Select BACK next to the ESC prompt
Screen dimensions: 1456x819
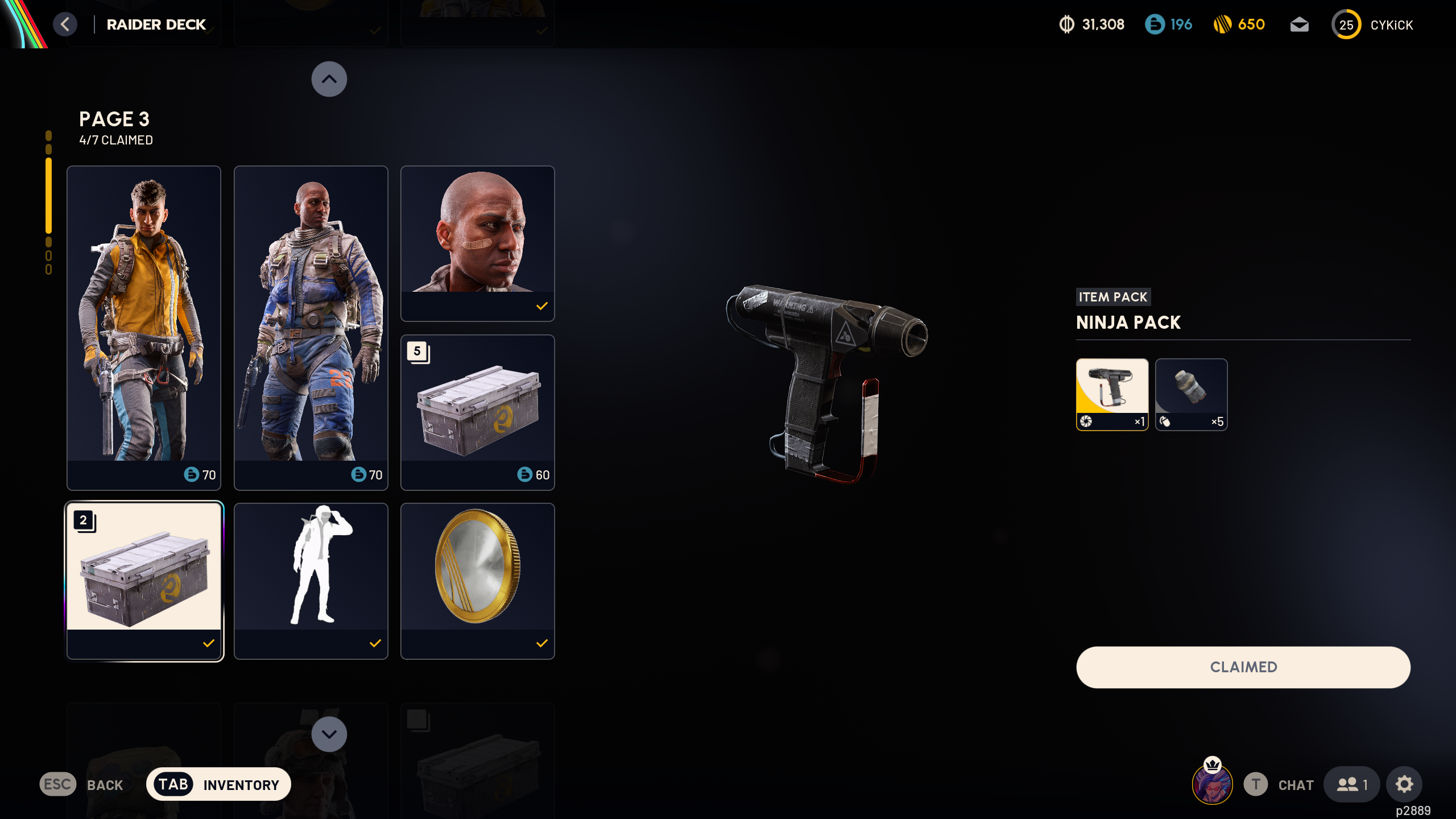tap(105, 785)
